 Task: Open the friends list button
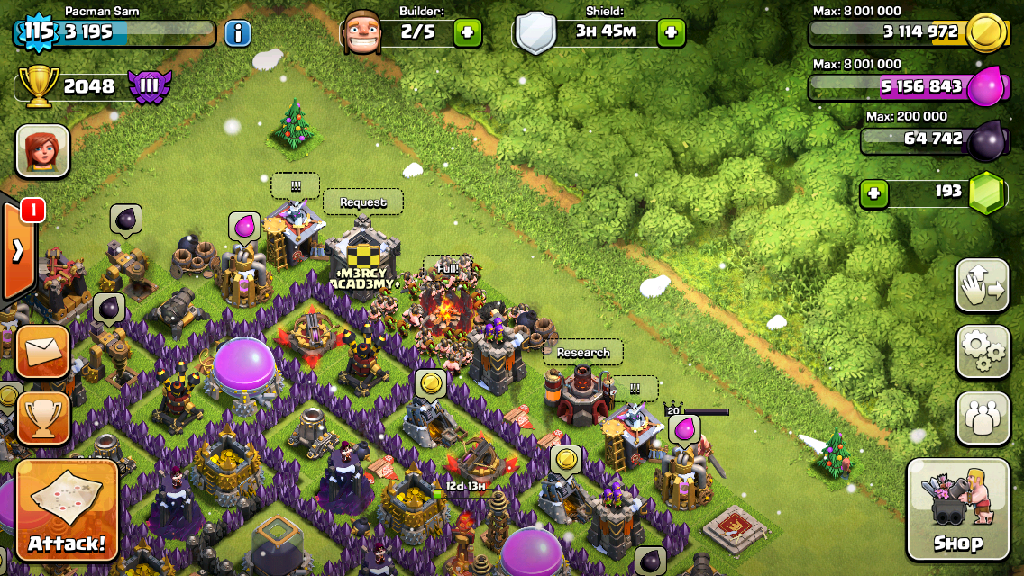click(x=982, y=417)
